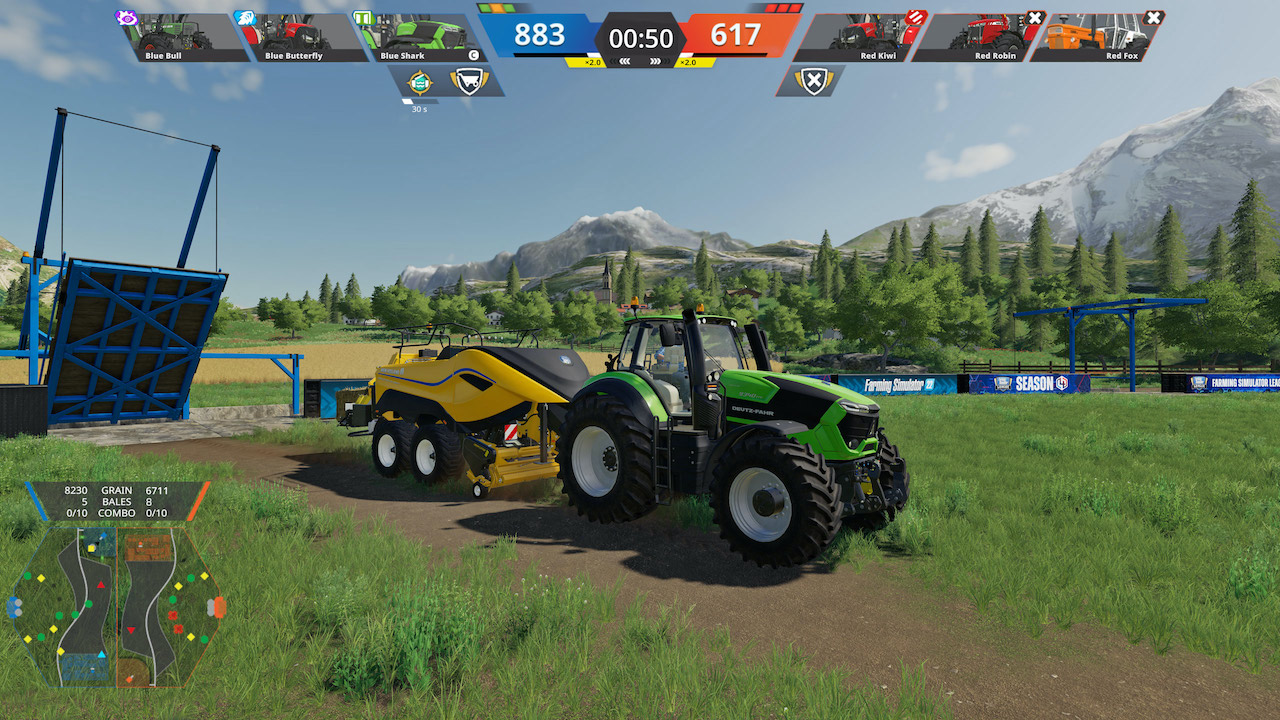Select the green shark icon above Blue Shark
Image resolution: width=1280 pixels, height=720 pixels.
(362, 17)
